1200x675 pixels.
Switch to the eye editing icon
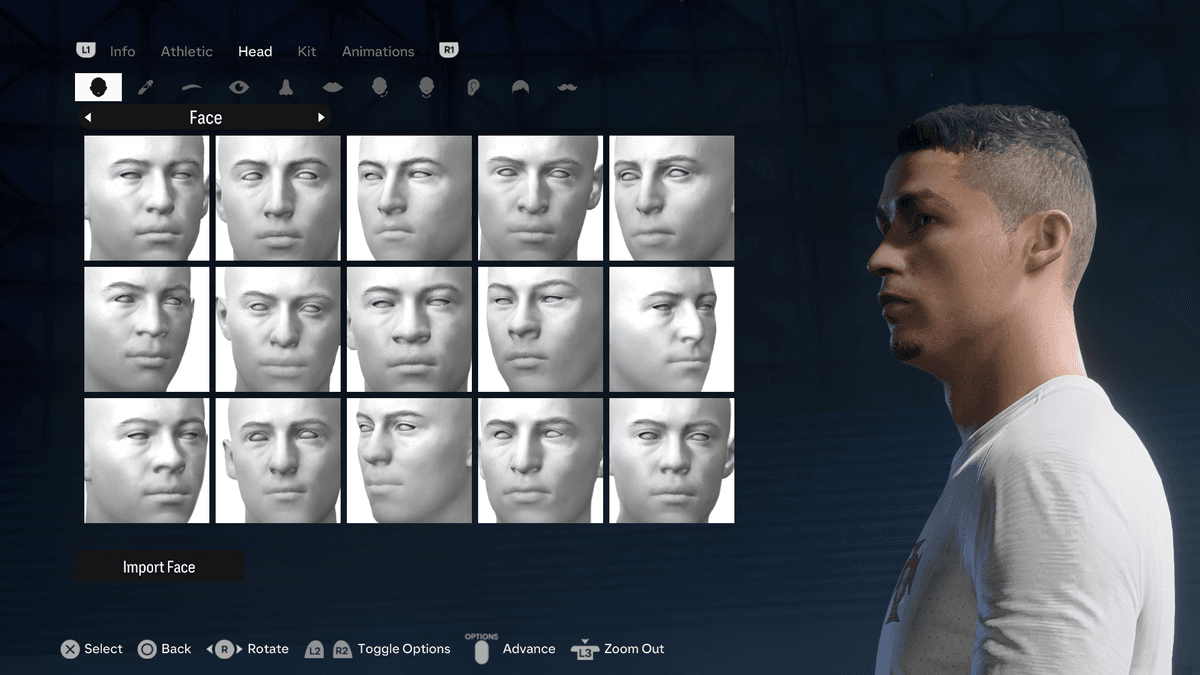point(239,87)
